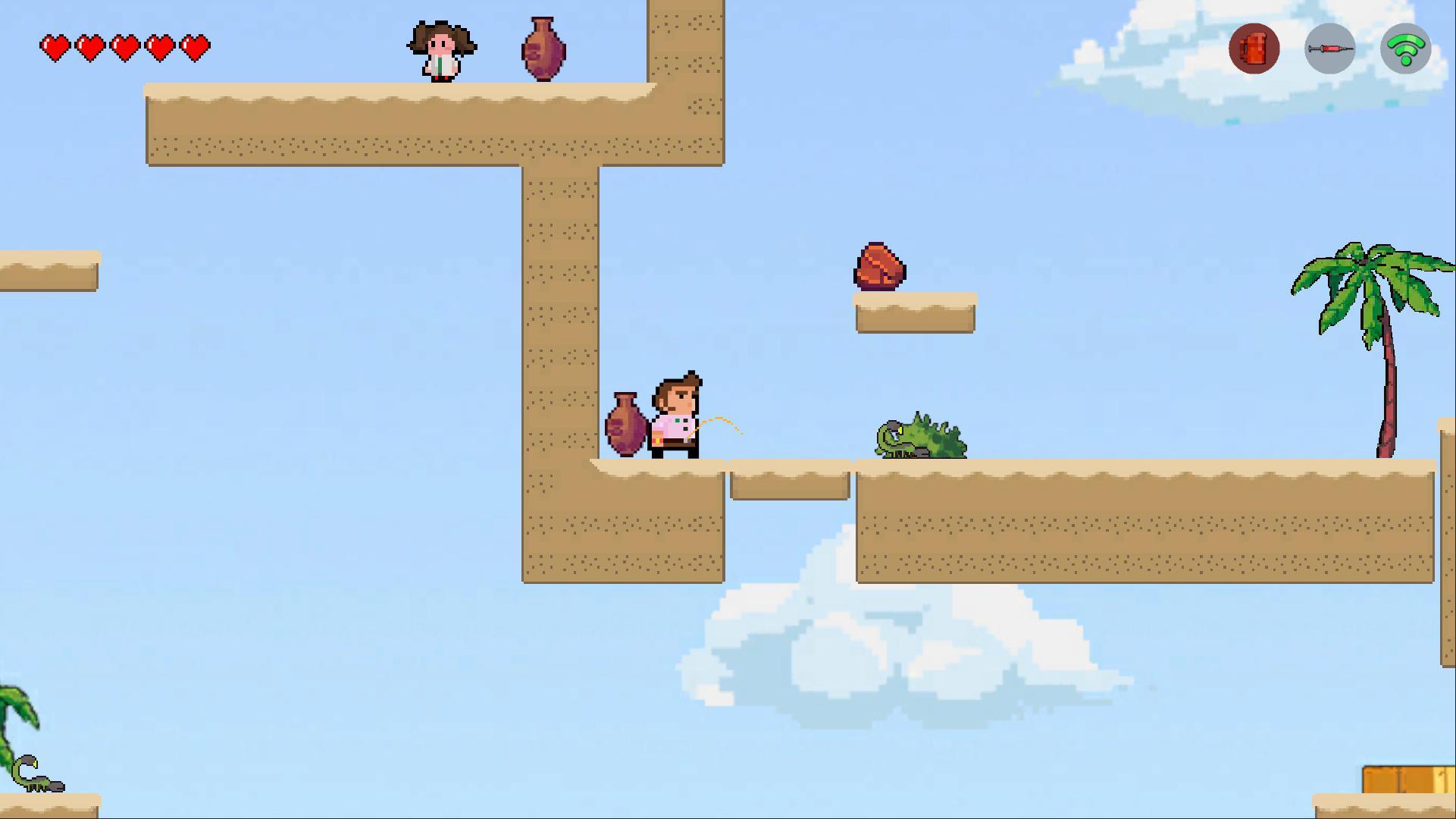1456x819 pixels.
Task: Toggle the beer mug button highlight
Action: [1254, 49]
